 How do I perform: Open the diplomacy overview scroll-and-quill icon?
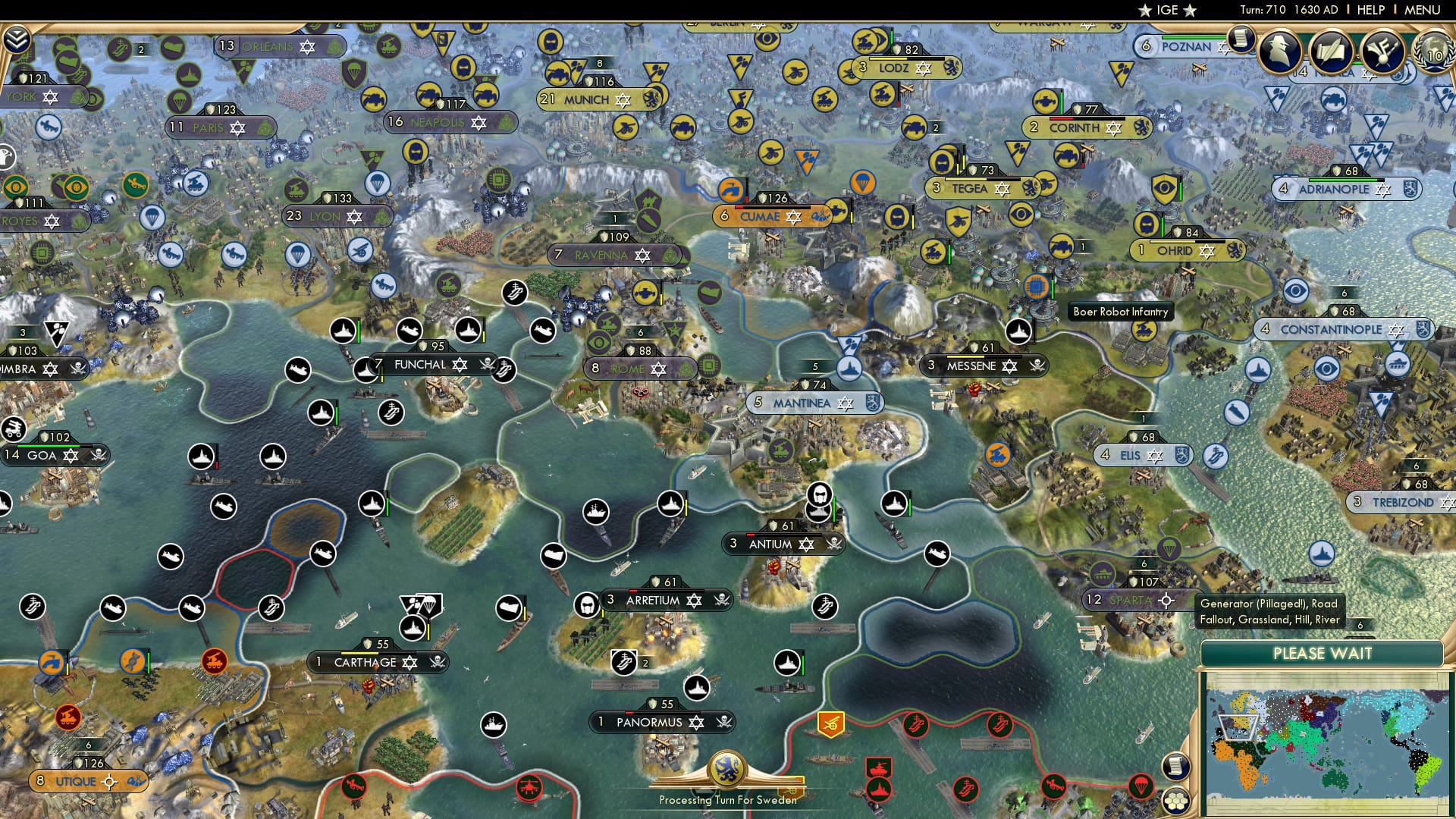click(x=1332, y=52)
